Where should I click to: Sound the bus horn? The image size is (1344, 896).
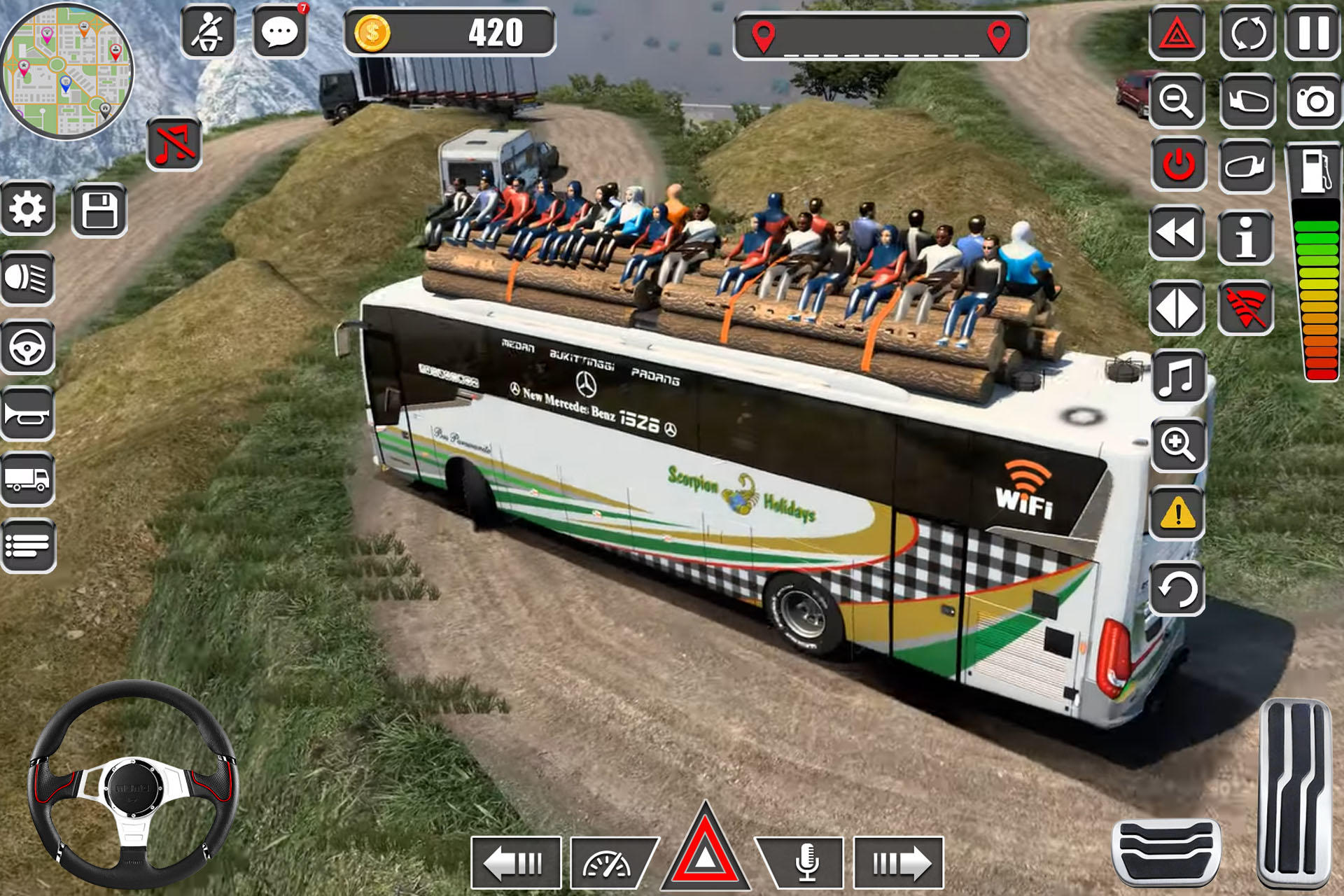(x=28, y=414)
